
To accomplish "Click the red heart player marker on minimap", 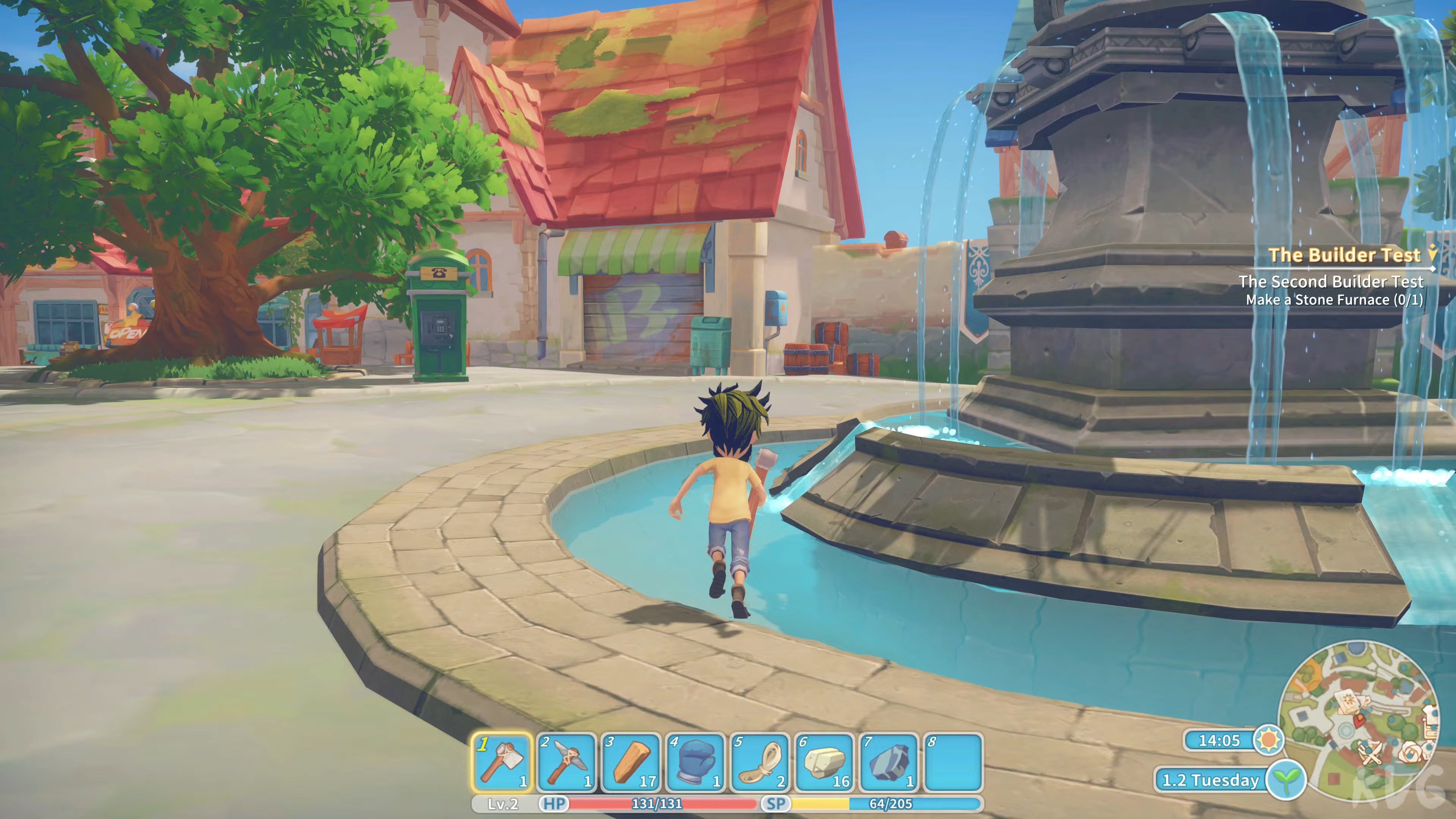I will click(1359, 721).
